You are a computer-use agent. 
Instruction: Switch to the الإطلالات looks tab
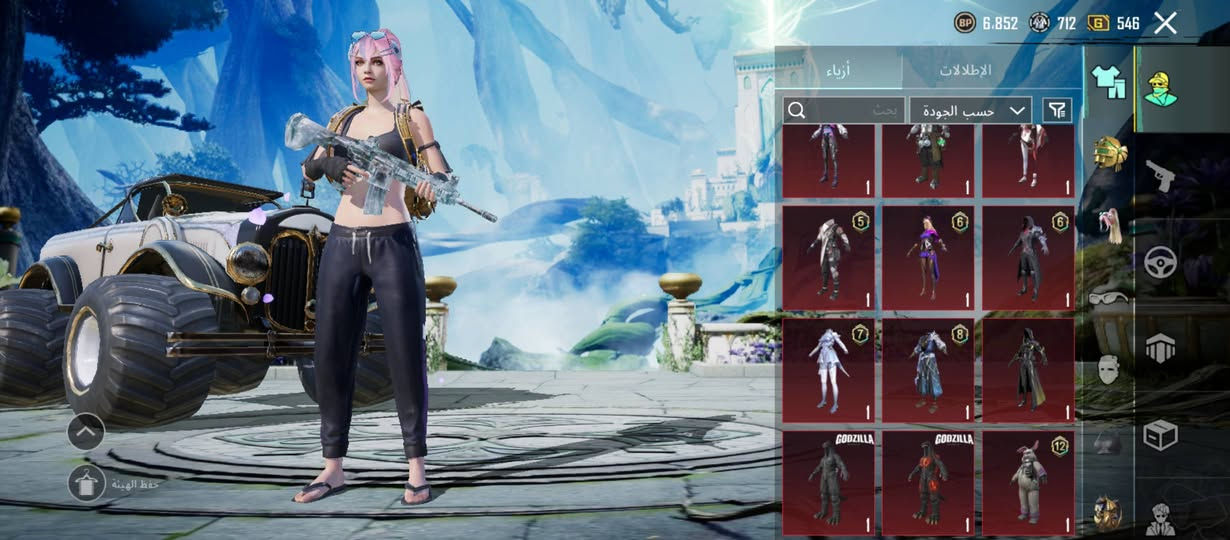point(964,70)
